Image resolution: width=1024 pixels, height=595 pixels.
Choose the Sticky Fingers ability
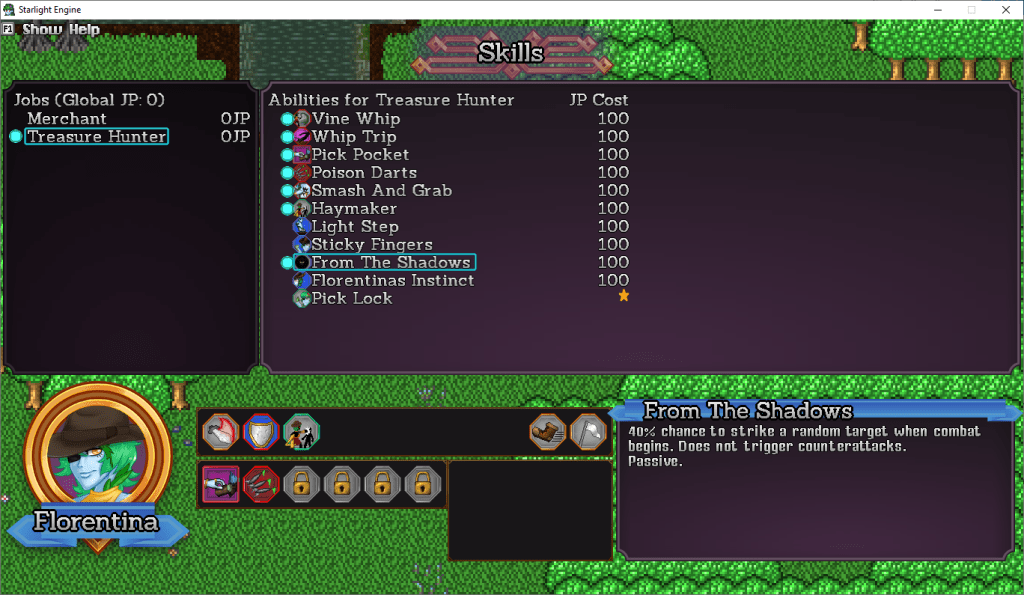pyautogui.click(x=371, y=245)
